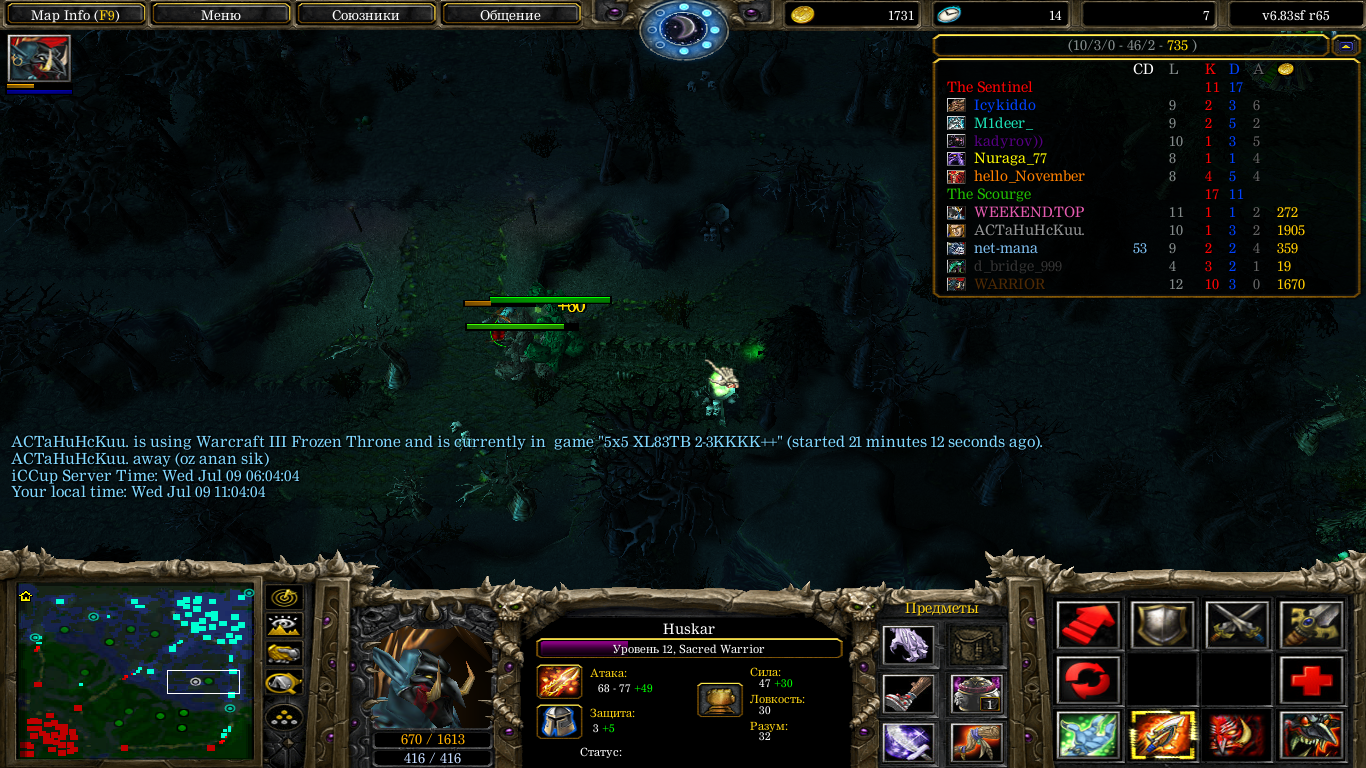Open hero skills with the red plus
The image size is (1366, 768).
[1310, 681]
